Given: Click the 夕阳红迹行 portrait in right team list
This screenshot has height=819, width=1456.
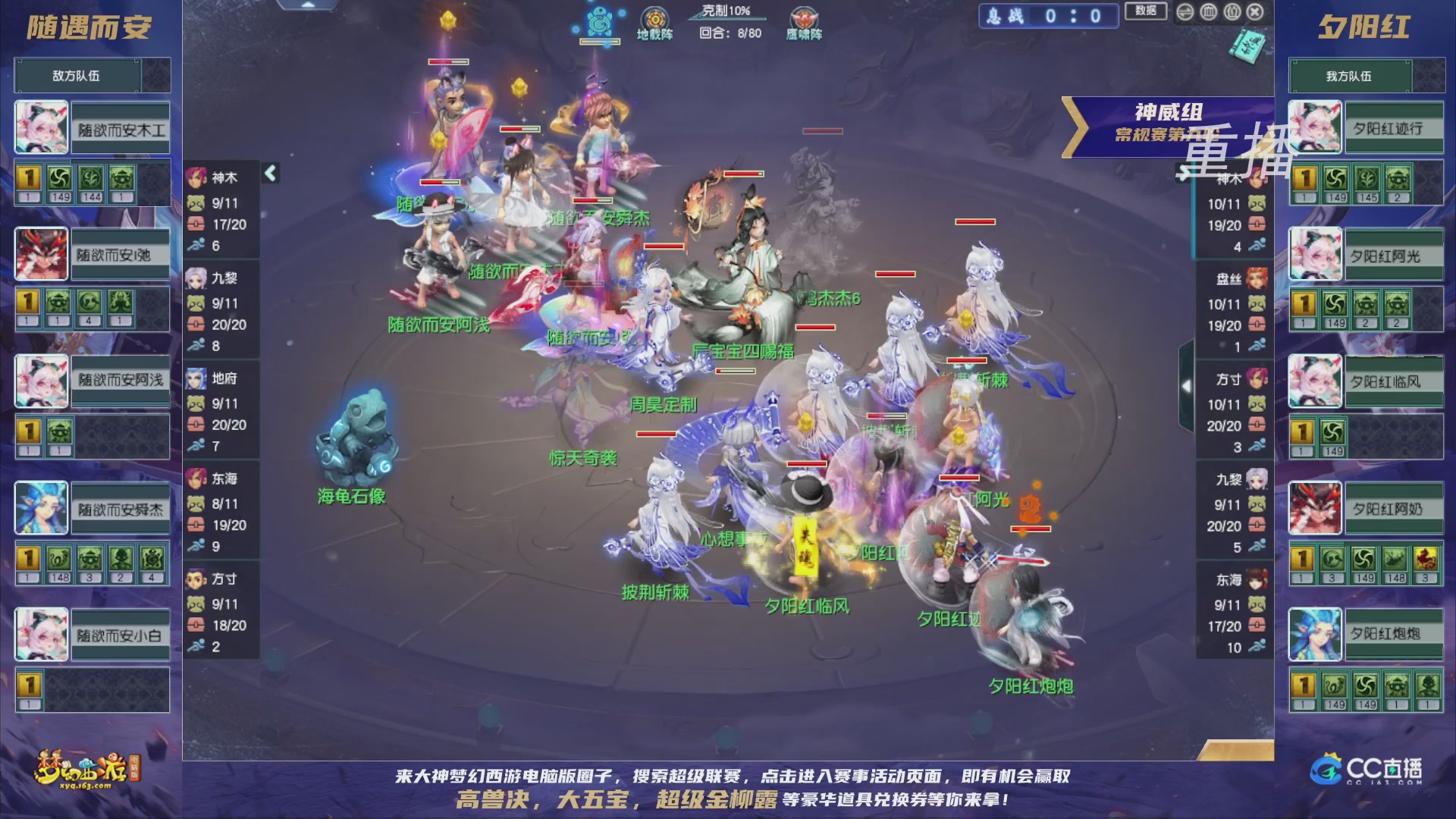Looking at the screenshot, I should 1314,125.
